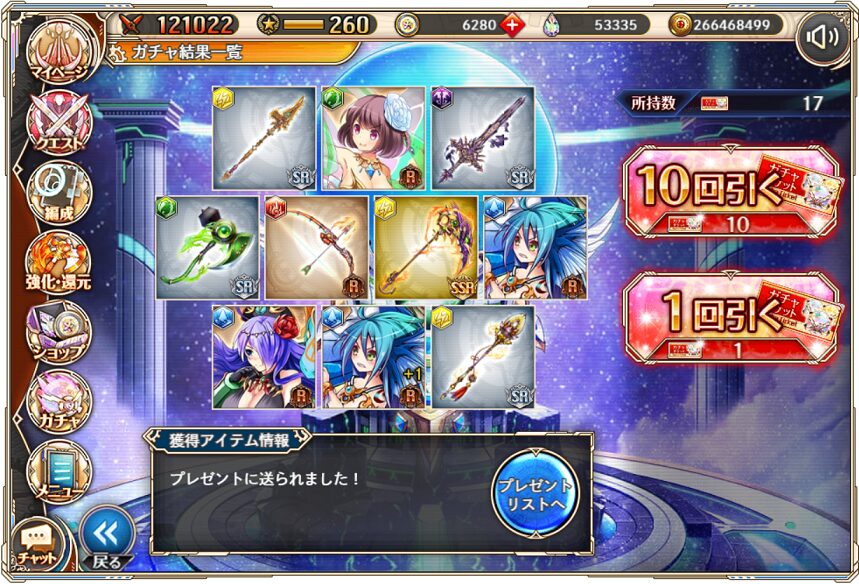
Task: Select the SSR golden scythe weapon result
Action: pos(427,247)
